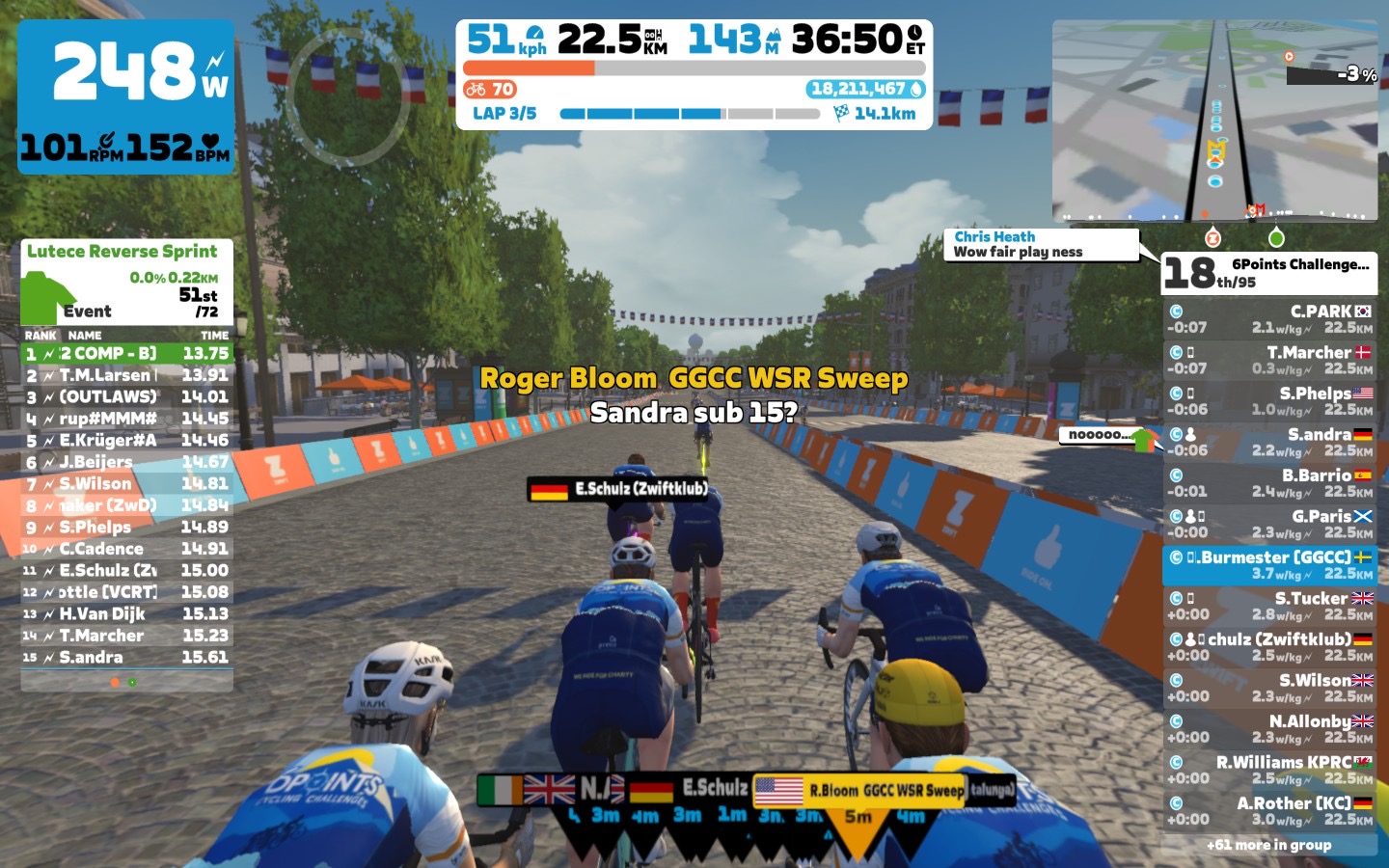Select the 6Points Challenge event position header

point(1269,273)
